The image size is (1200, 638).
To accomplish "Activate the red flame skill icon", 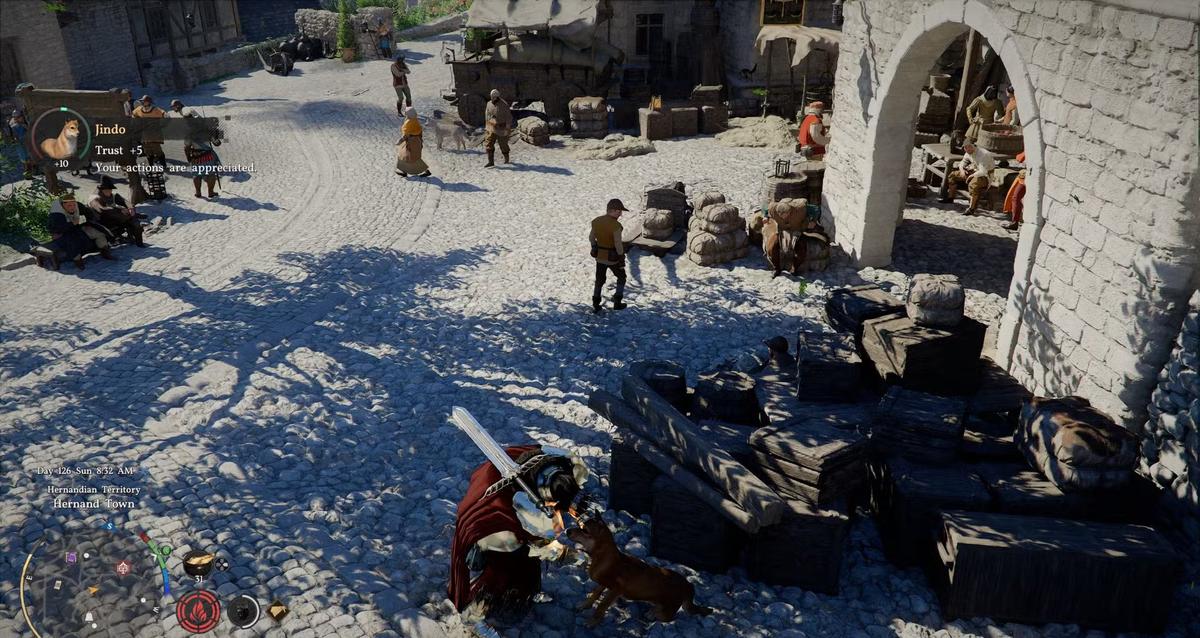I will pyautogui.click(x=198, y=610).
